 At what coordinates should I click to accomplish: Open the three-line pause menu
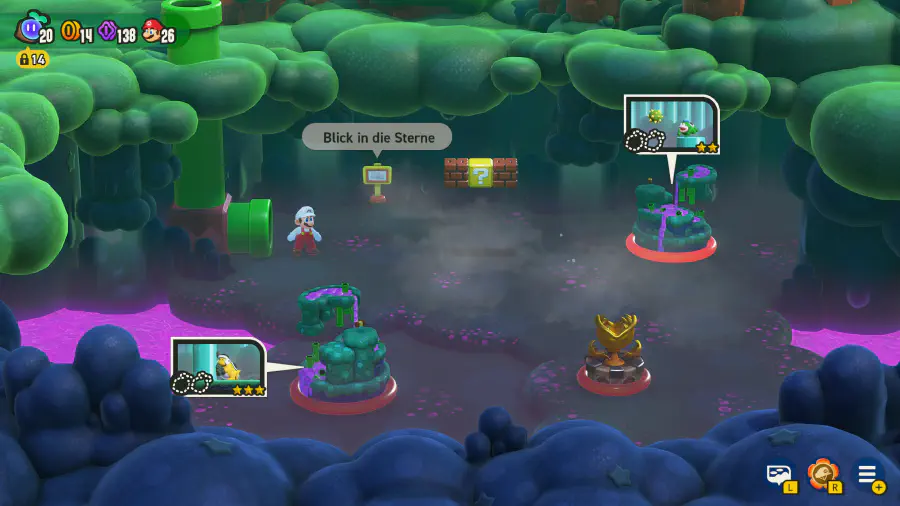click(x=867, y=473)
